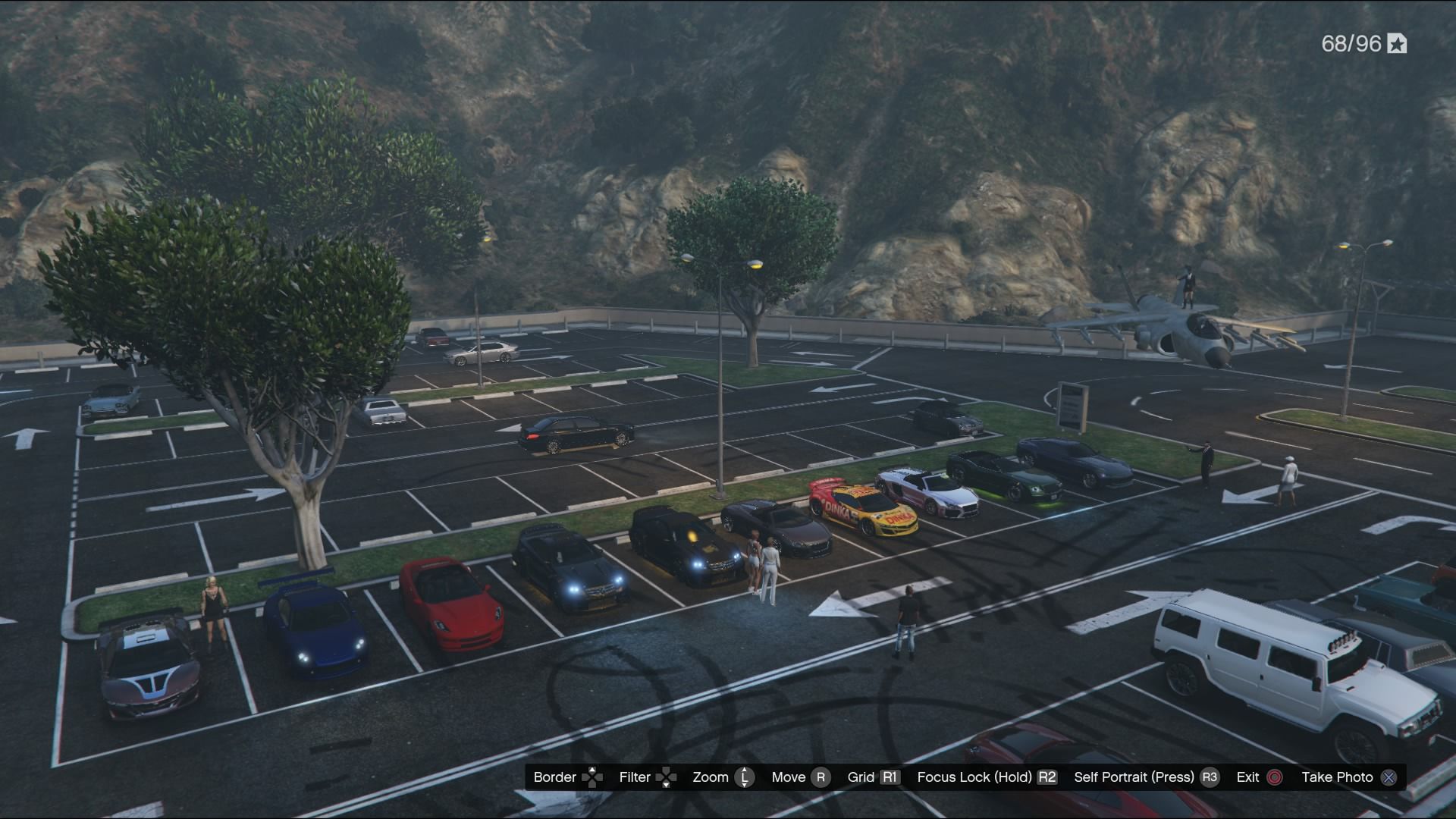The image size is (1456, 819).
Task: Click the 68/96 photo counter
Action: (x=1352, y=44)
